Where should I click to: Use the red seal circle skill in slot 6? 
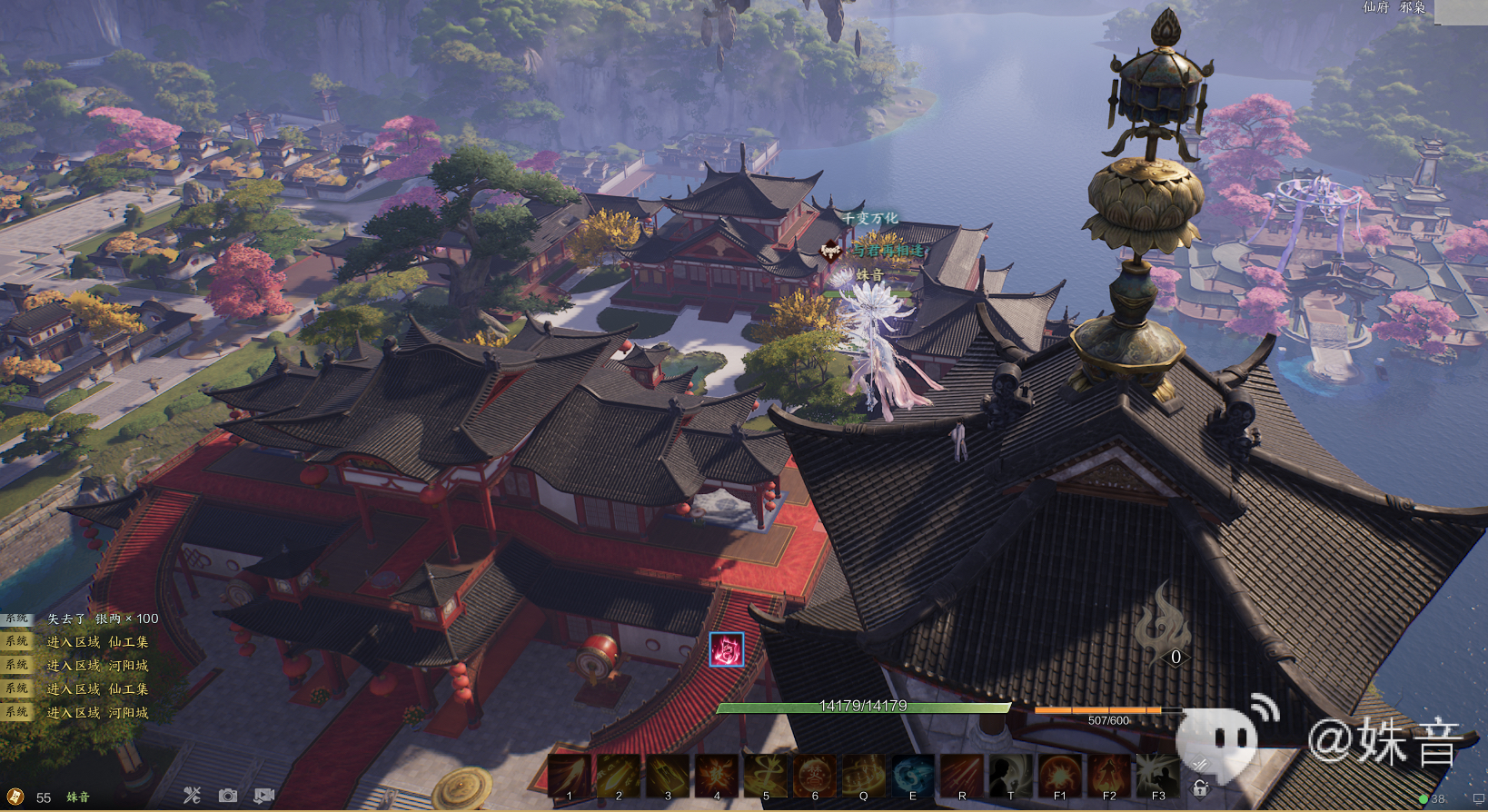tap(815, 777)
